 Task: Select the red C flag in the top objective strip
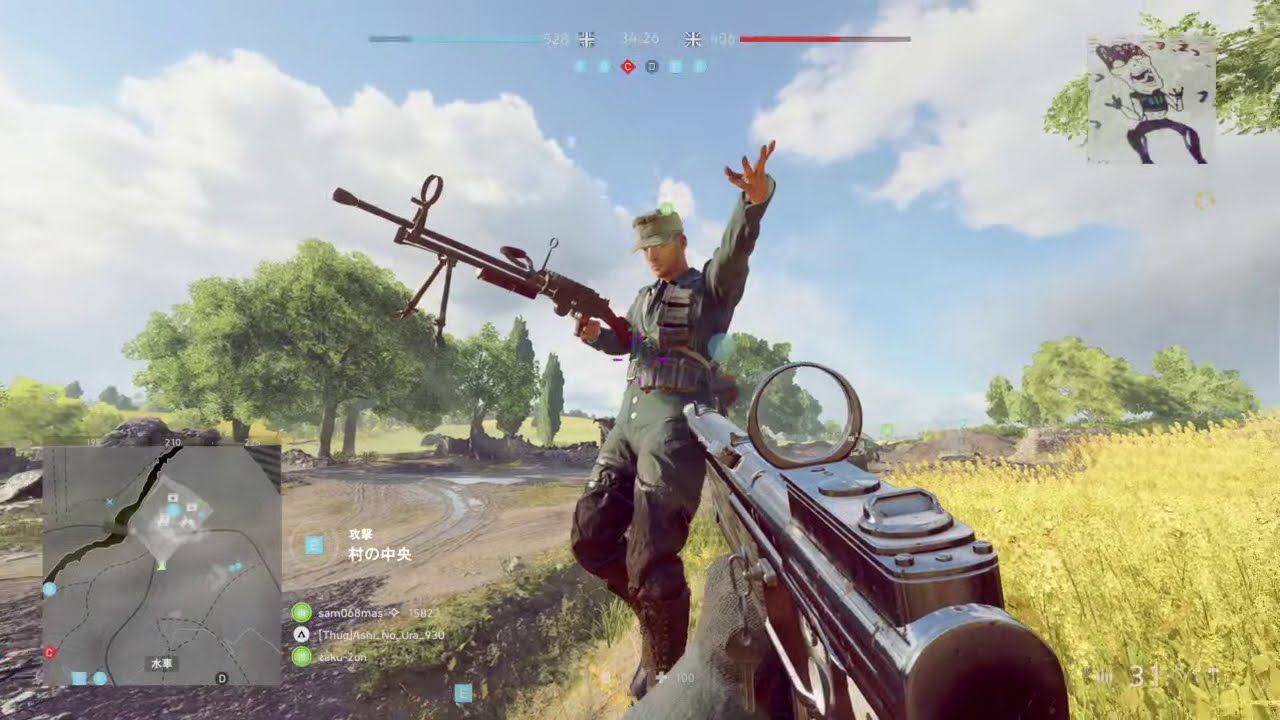coord(627,67)
